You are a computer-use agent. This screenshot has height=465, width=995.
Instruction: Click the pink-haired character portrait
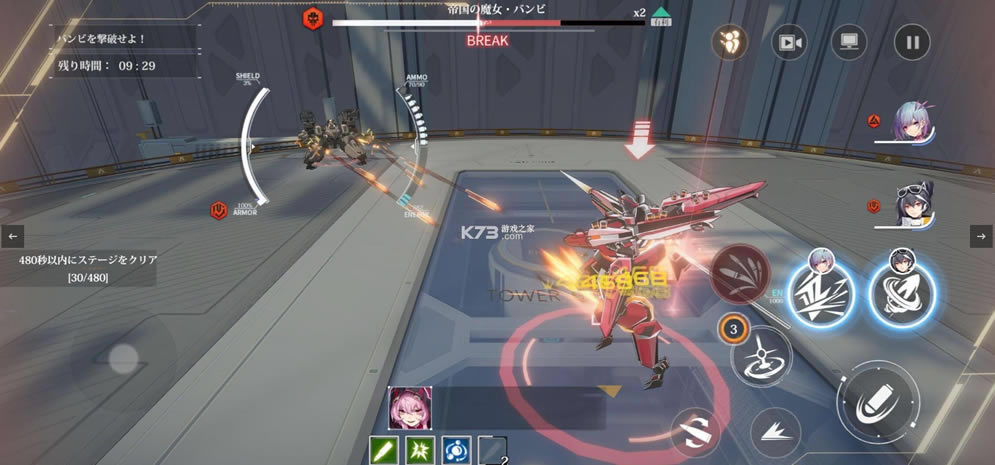pyautogui.click(x=410, y=408)
